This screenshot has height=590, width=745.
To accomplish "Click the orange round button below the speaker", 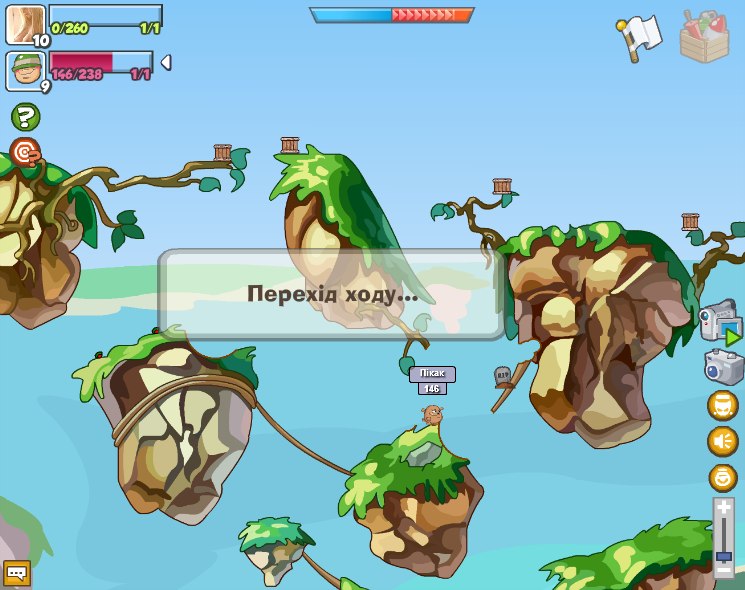I will (x=722, y=477).
